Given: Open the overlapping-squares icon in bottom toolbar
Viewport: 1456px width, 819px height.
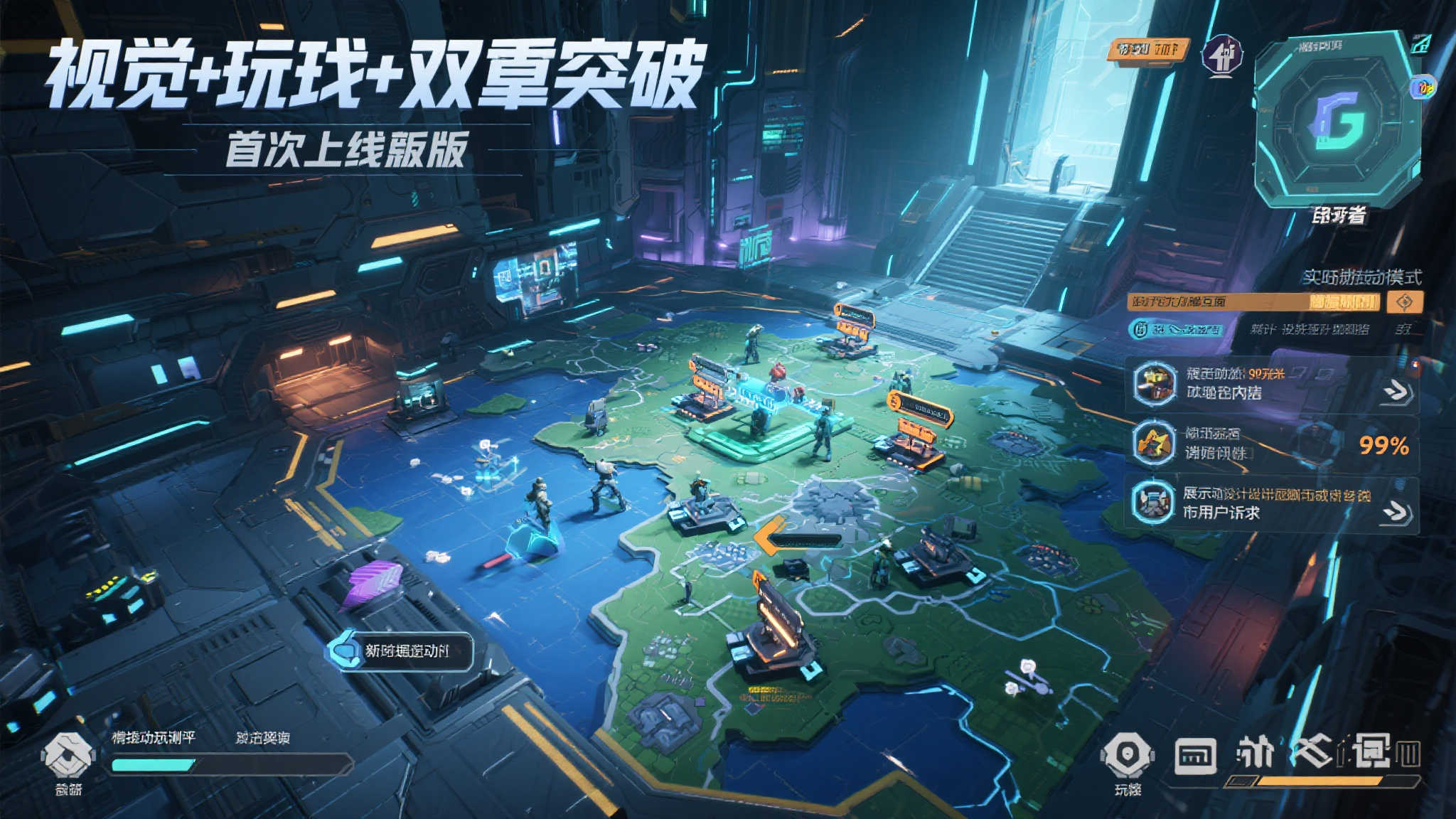Looking at the screenshot, I should pos(1372,750).
